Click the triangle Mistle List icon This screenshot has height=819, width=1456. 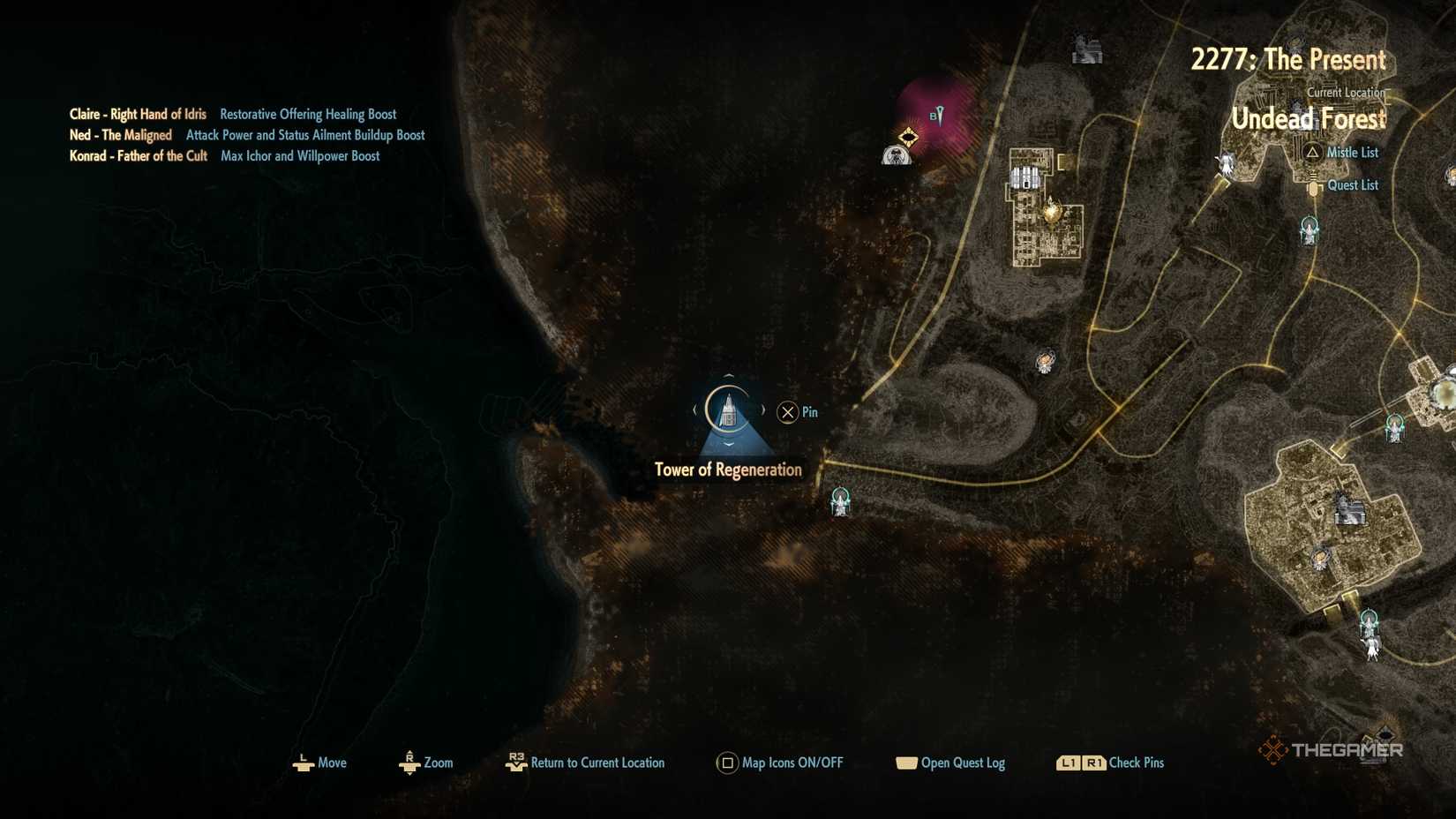1312,152
